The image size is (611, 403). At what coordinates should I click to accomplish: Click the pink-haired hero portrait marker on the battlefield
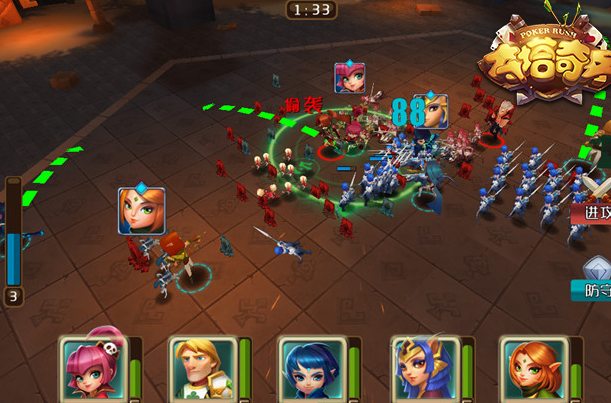349,78
